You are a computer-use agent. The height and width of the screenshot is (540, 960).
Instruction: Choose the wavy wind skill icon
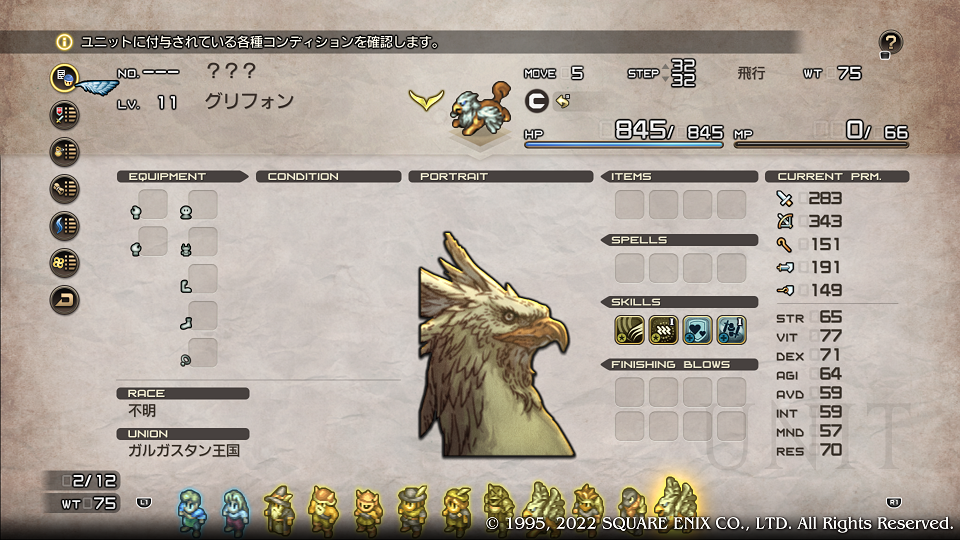[x=664, y=328]
